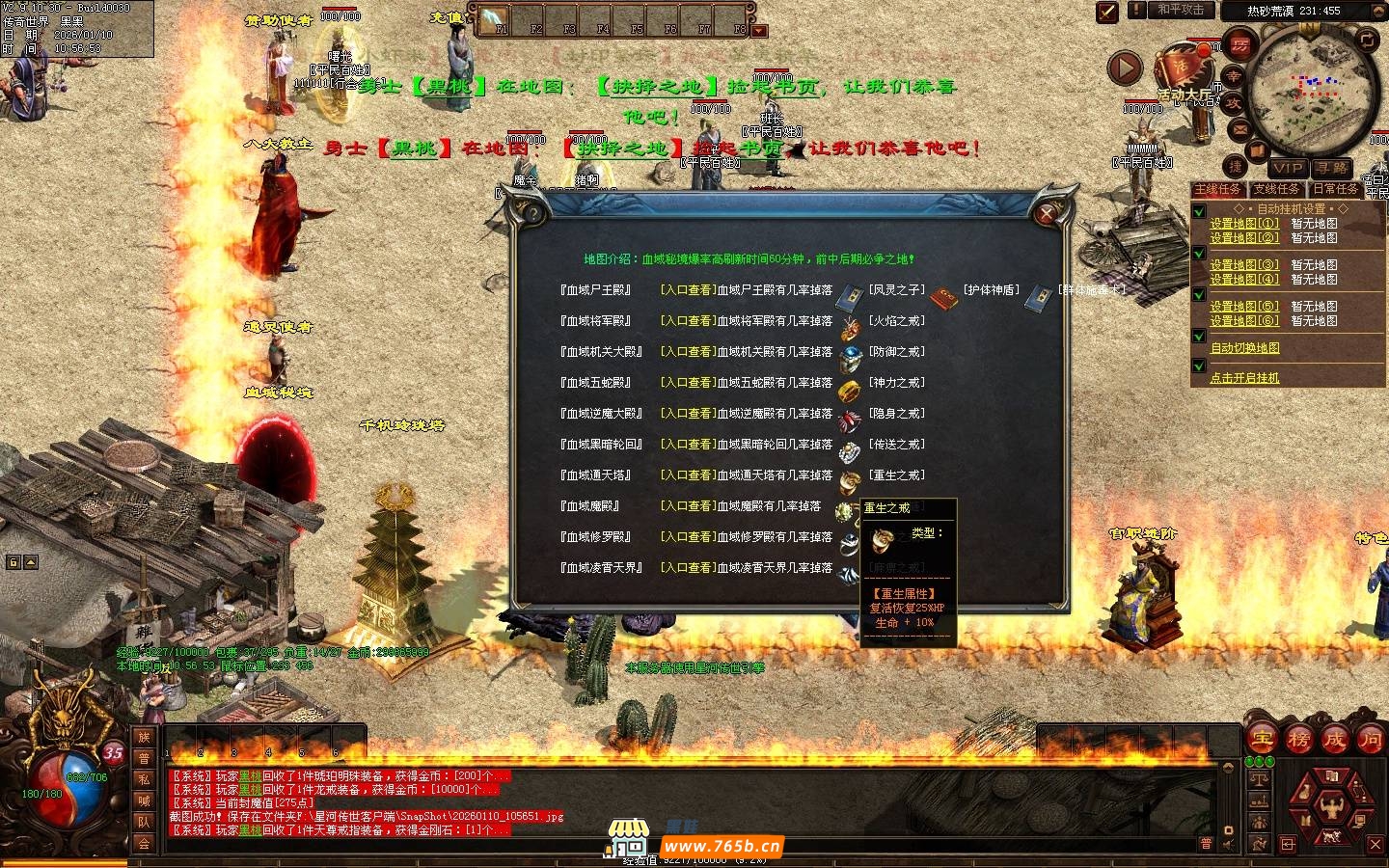Show the 榜 ranking board
The image size is (1389, 868).
point(1298,740)
